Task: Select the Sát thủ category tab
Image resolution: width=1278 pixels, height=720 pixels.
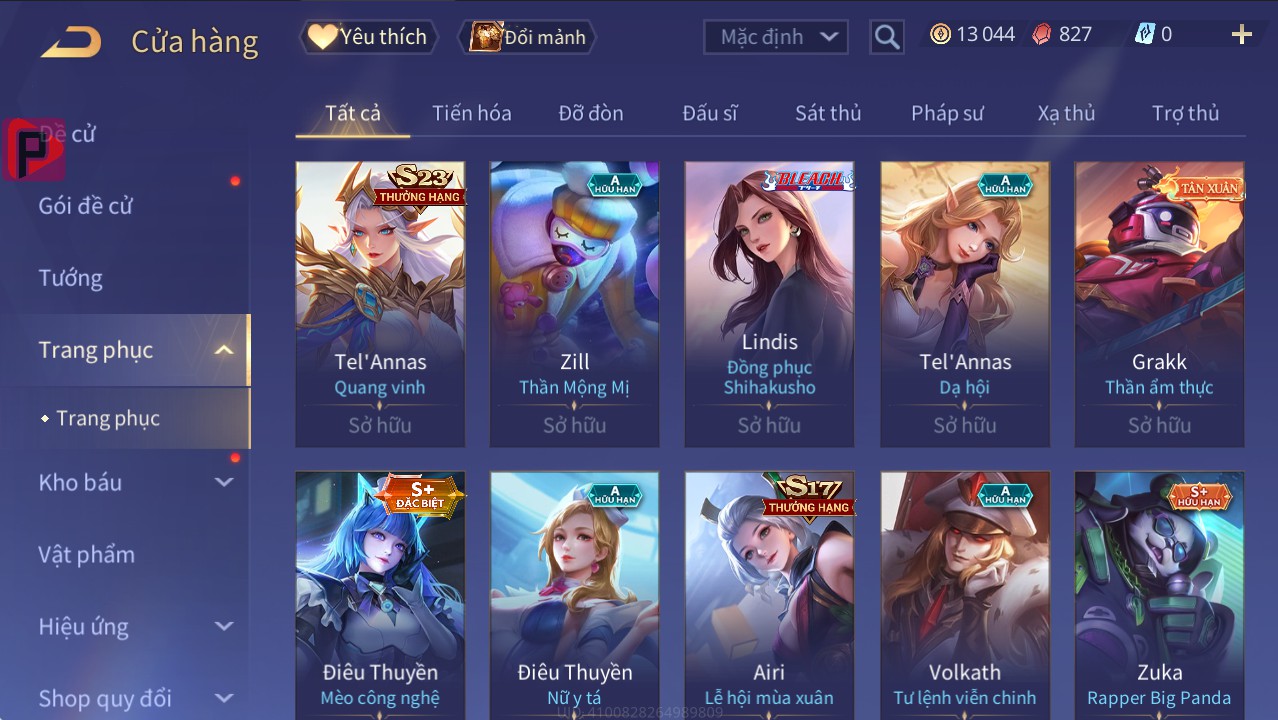Action: [x=828, y=113]
